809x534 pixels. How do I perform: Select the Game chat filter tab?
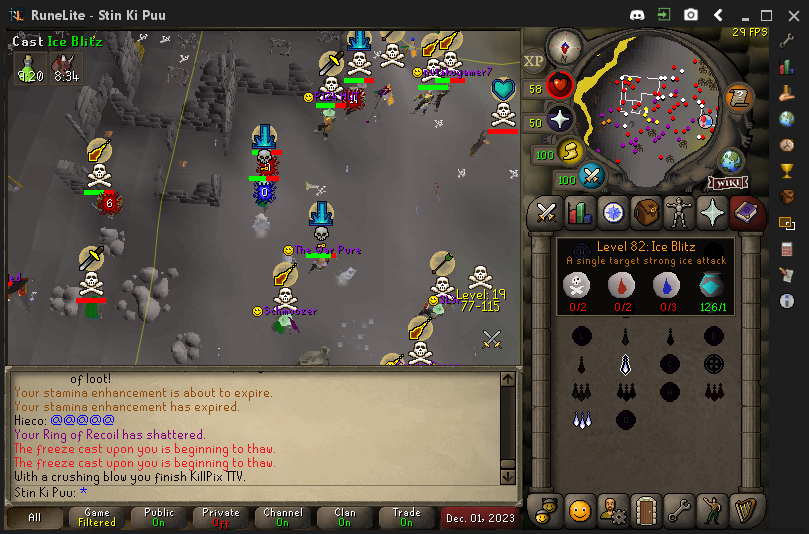pyautogui.click(x=97, y=517)
